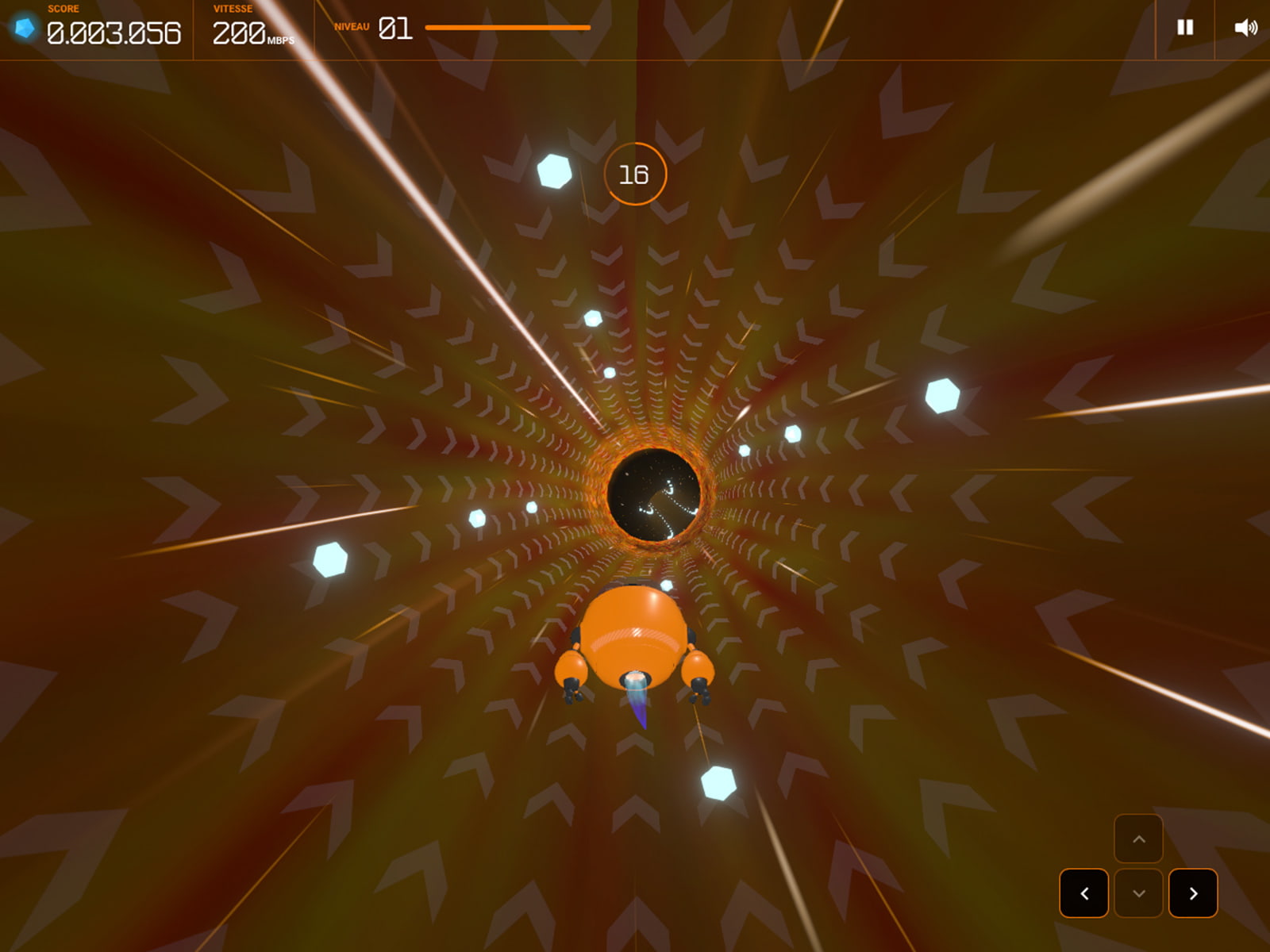
Task: Steer right with the right arrow button
Action: (1193, 893)
